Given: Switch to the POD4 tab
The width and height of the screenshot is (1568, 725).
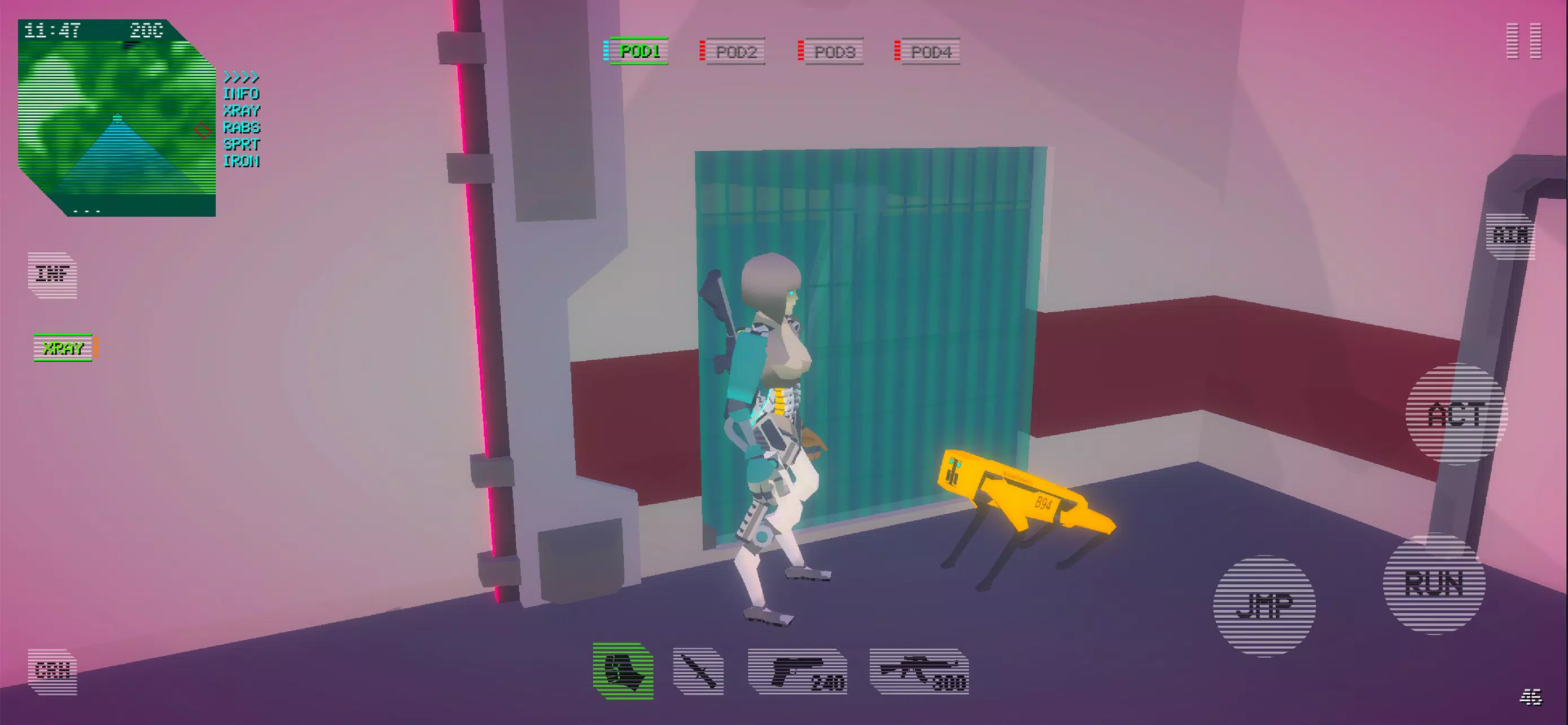Looking at the screenshot, I should [x=930, y=52].
